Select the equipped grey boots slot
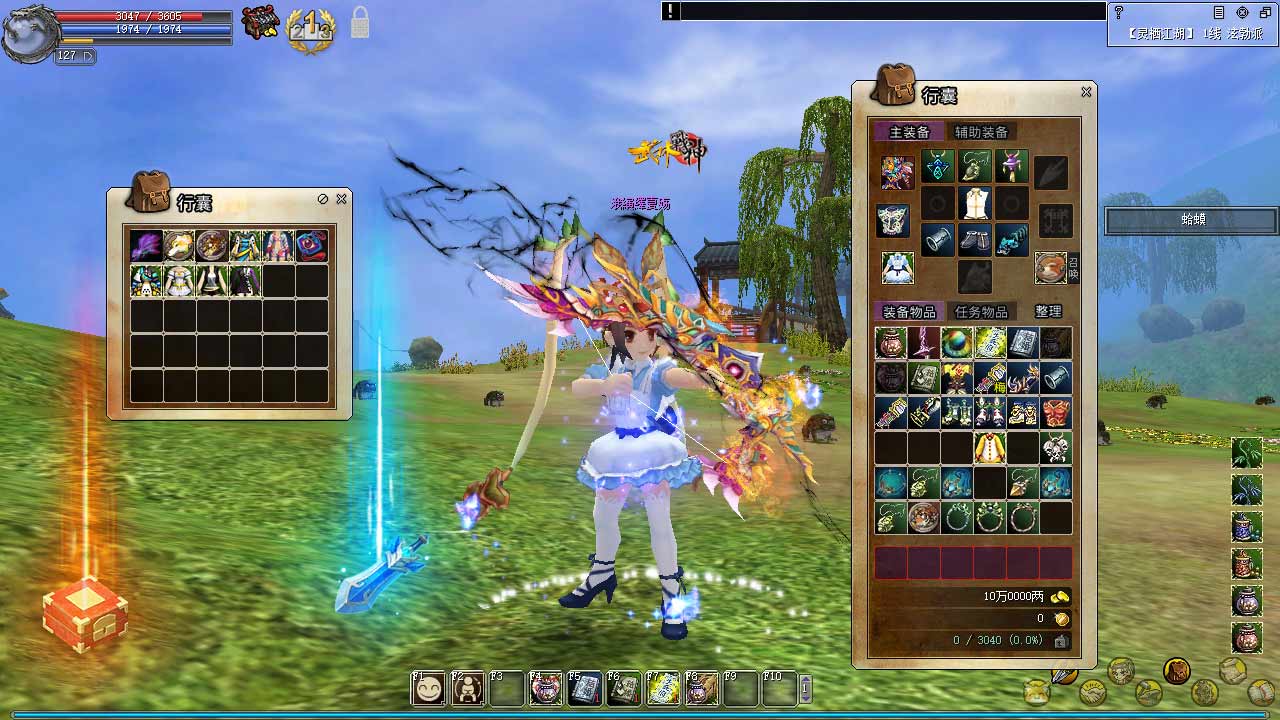The image size is (1280, 720). 974,240
